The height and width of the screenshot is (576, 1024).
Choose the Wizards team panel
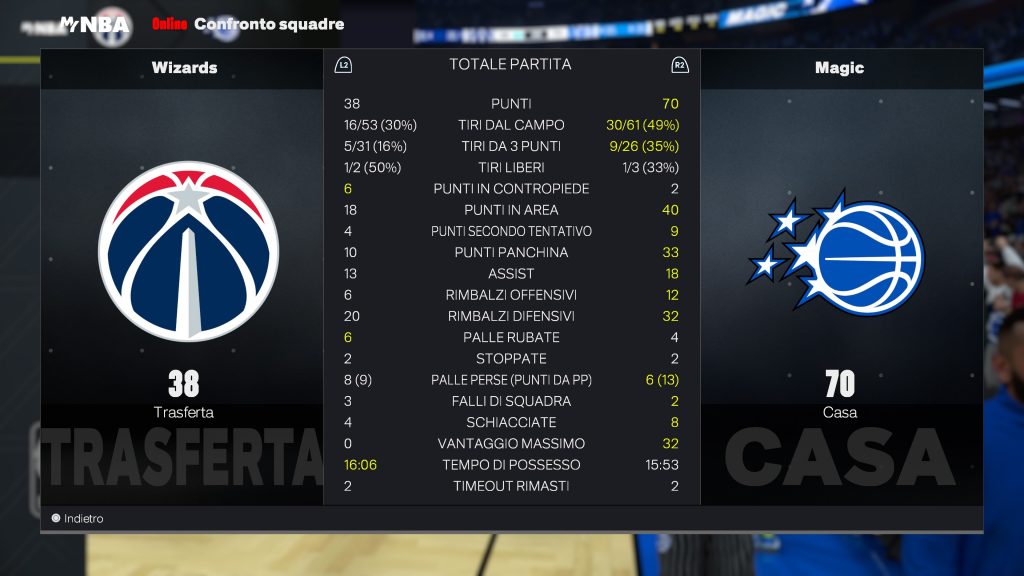coord(184,68)
